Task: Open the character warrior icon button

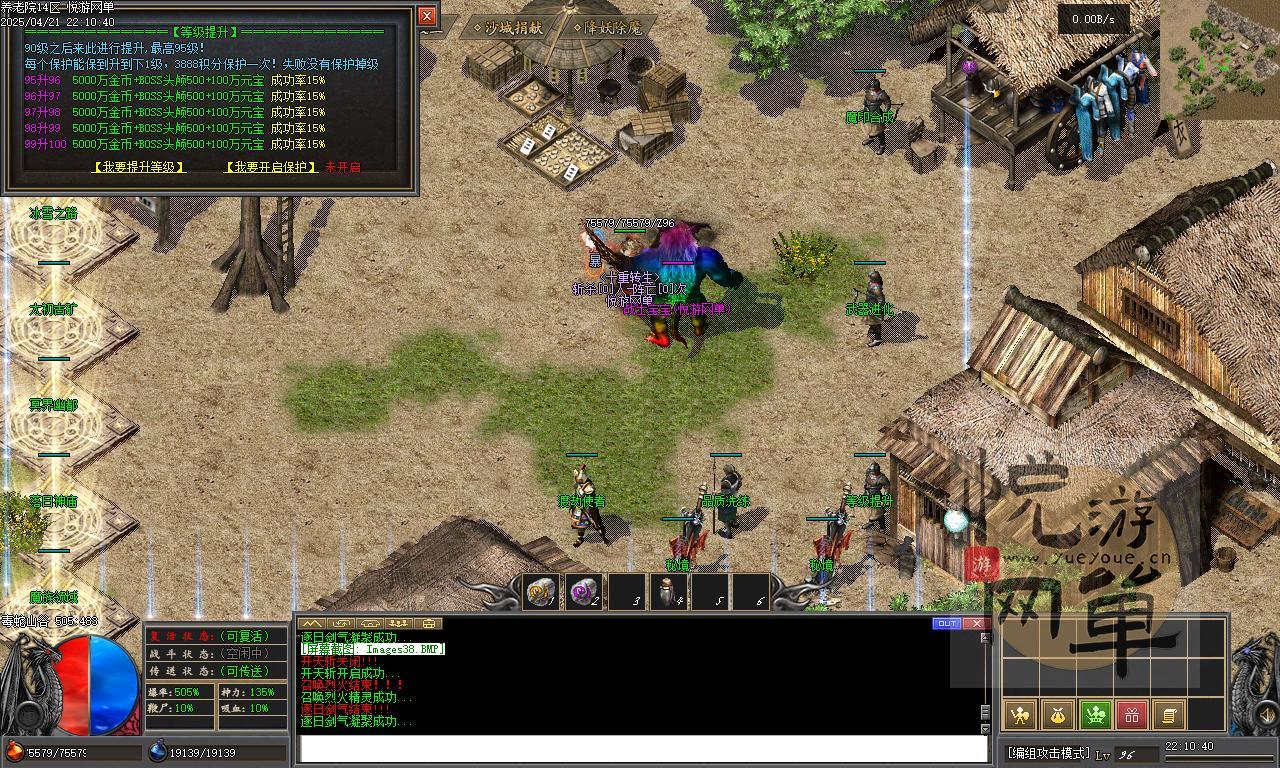Action: tap(1019, 714)
